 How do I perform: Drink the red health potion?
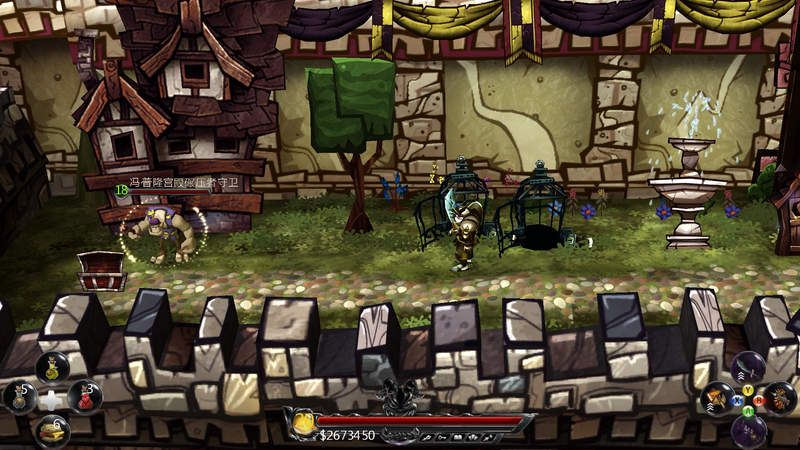[85, 397]
